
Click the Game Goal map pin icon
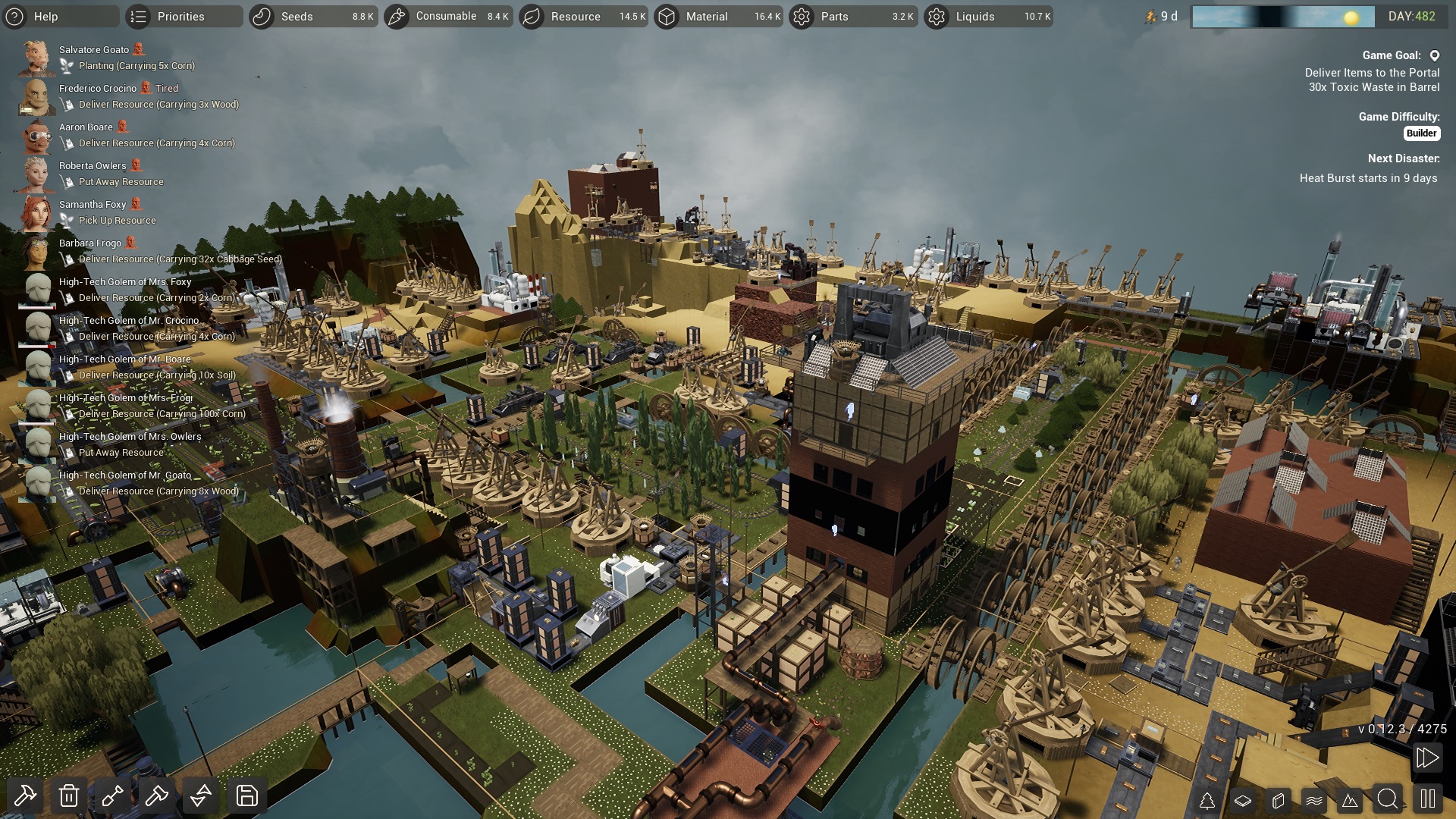pyautogui.click(x=1434, y=55)
